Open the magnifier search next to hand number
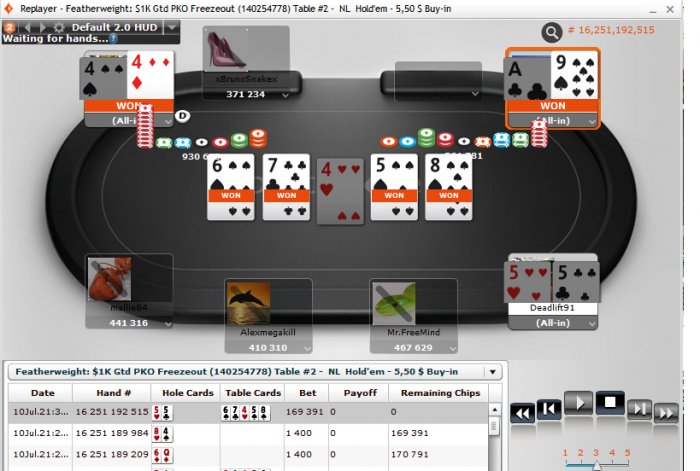Screen dimensions: 700x471 (552, 32)
